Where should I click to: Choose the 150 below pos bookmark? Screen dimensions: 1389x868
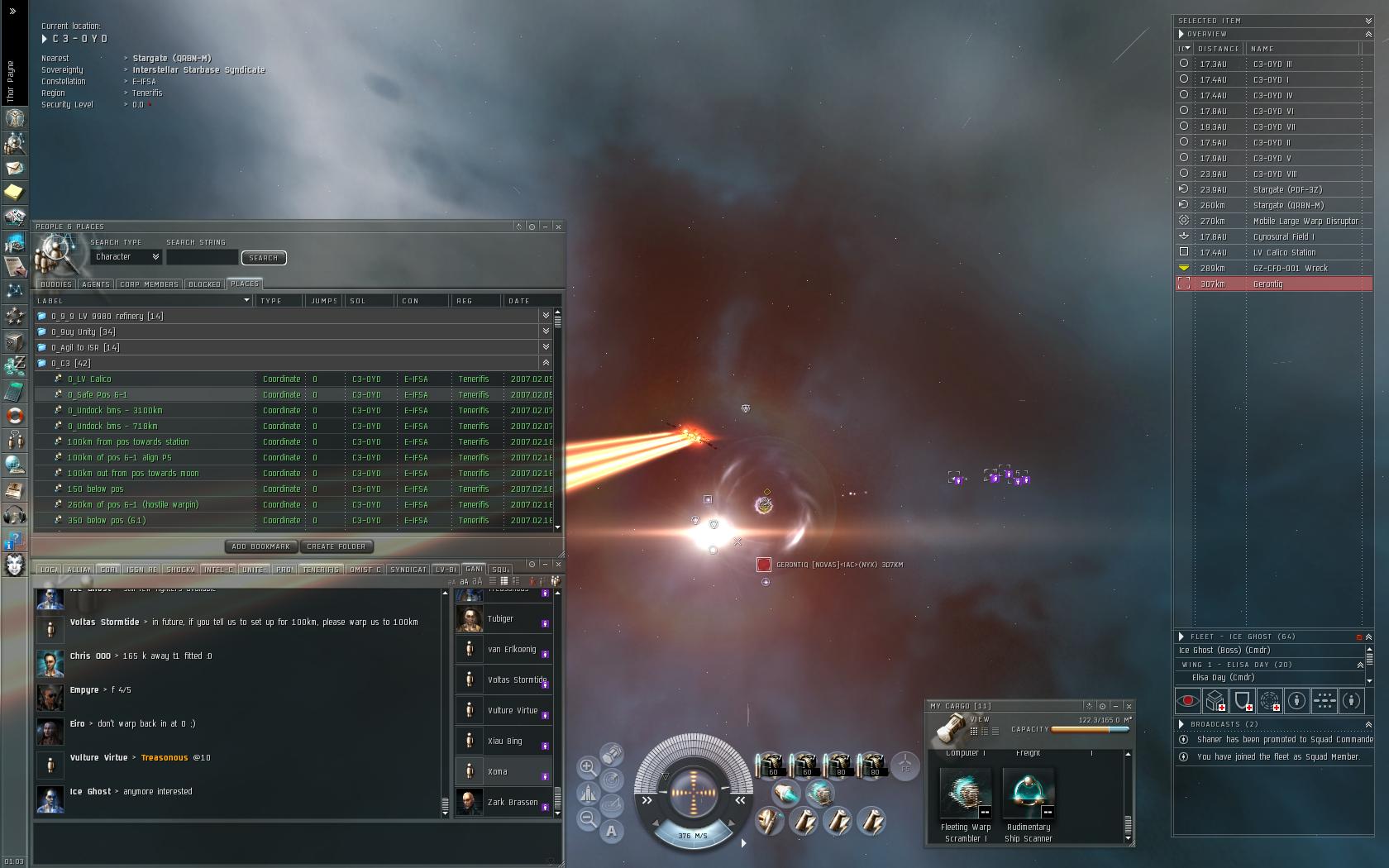click(x=95, y=489)
